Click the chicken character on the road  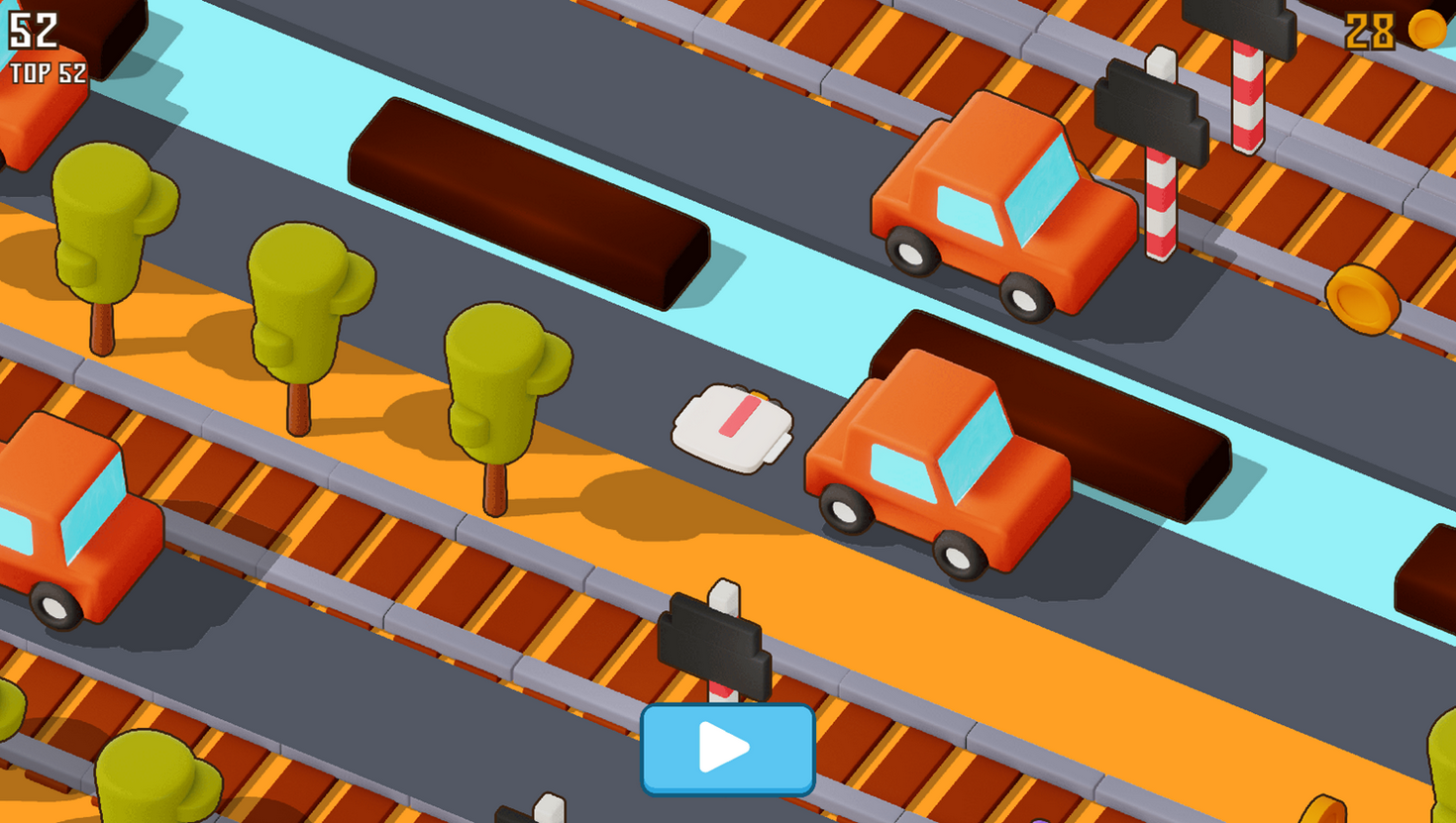733,426
